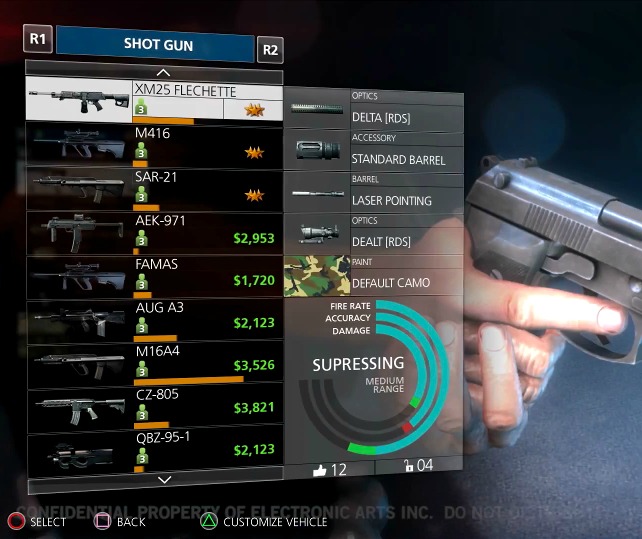642x539 pixels.
Task: Click the down arrow below weapon list
Action: point(164,481)
